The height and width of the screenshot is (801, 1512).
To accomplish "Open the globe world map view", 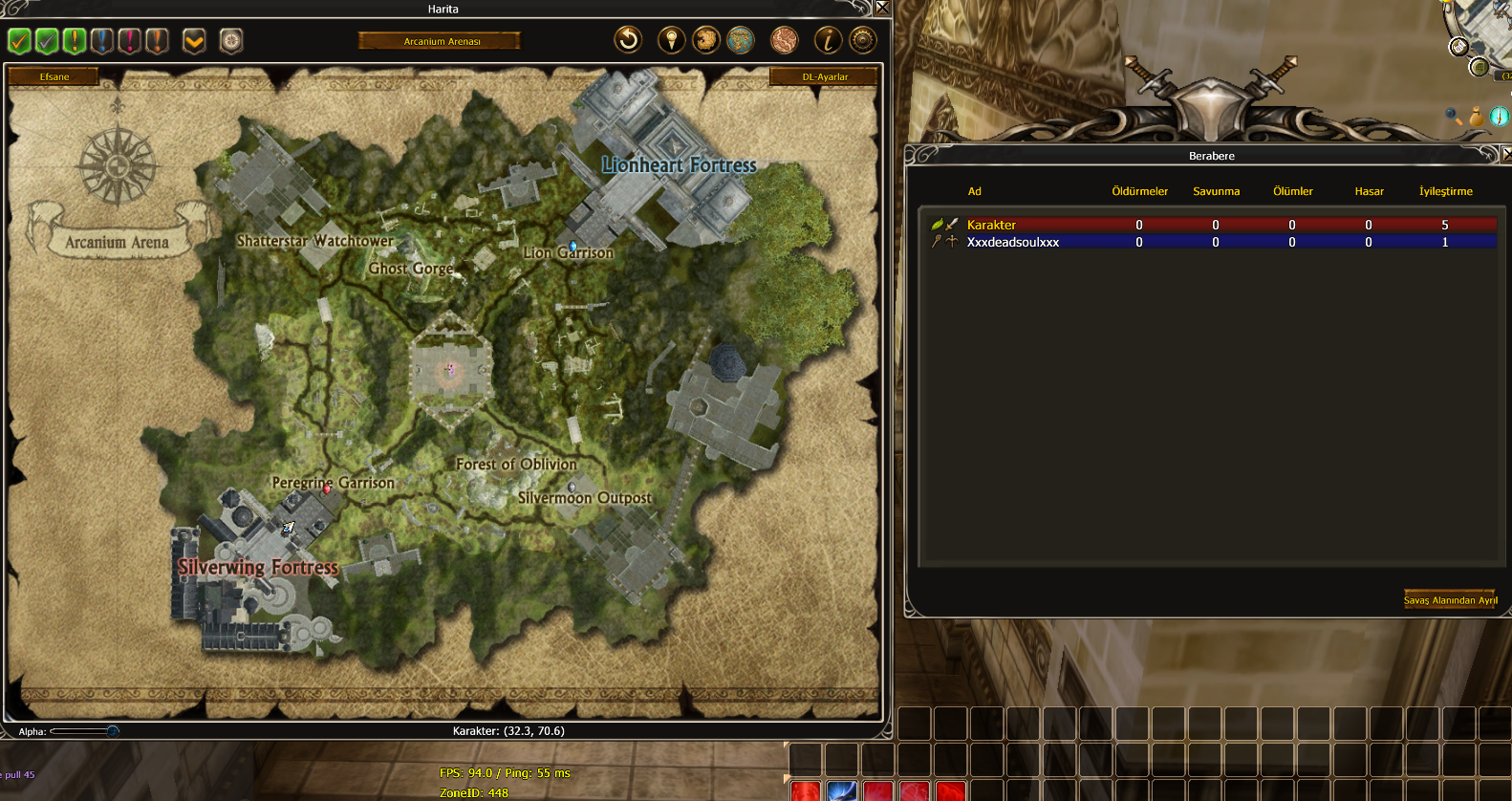I will tap(741, 40).
